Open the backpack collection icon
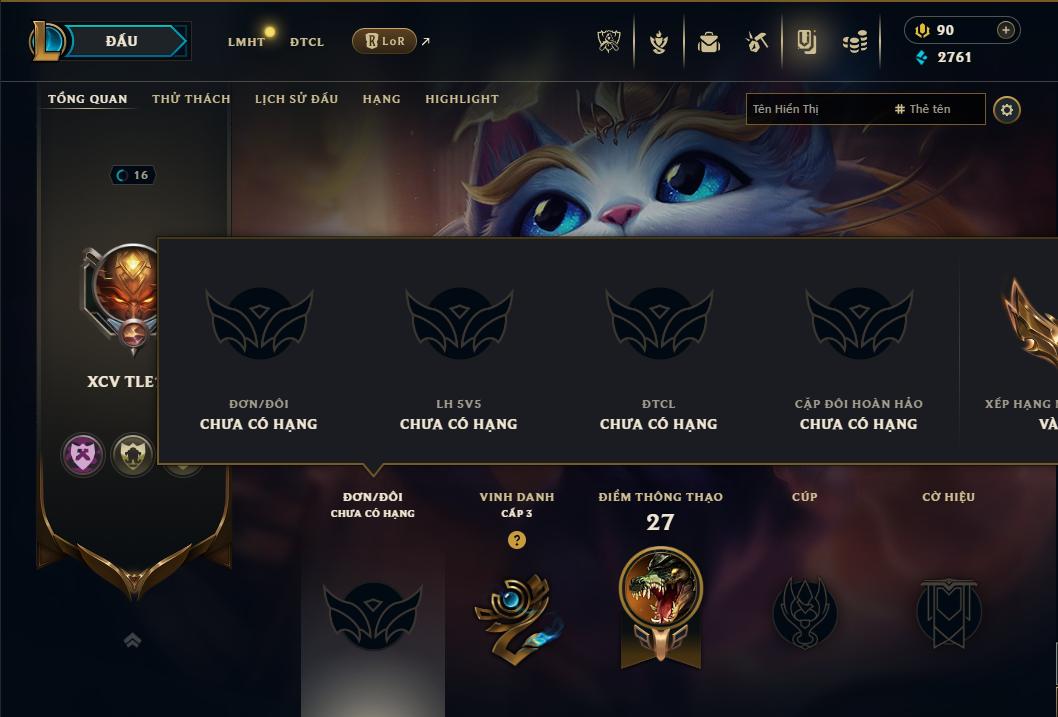The image size is (1058, 717). tap(709, 42)
